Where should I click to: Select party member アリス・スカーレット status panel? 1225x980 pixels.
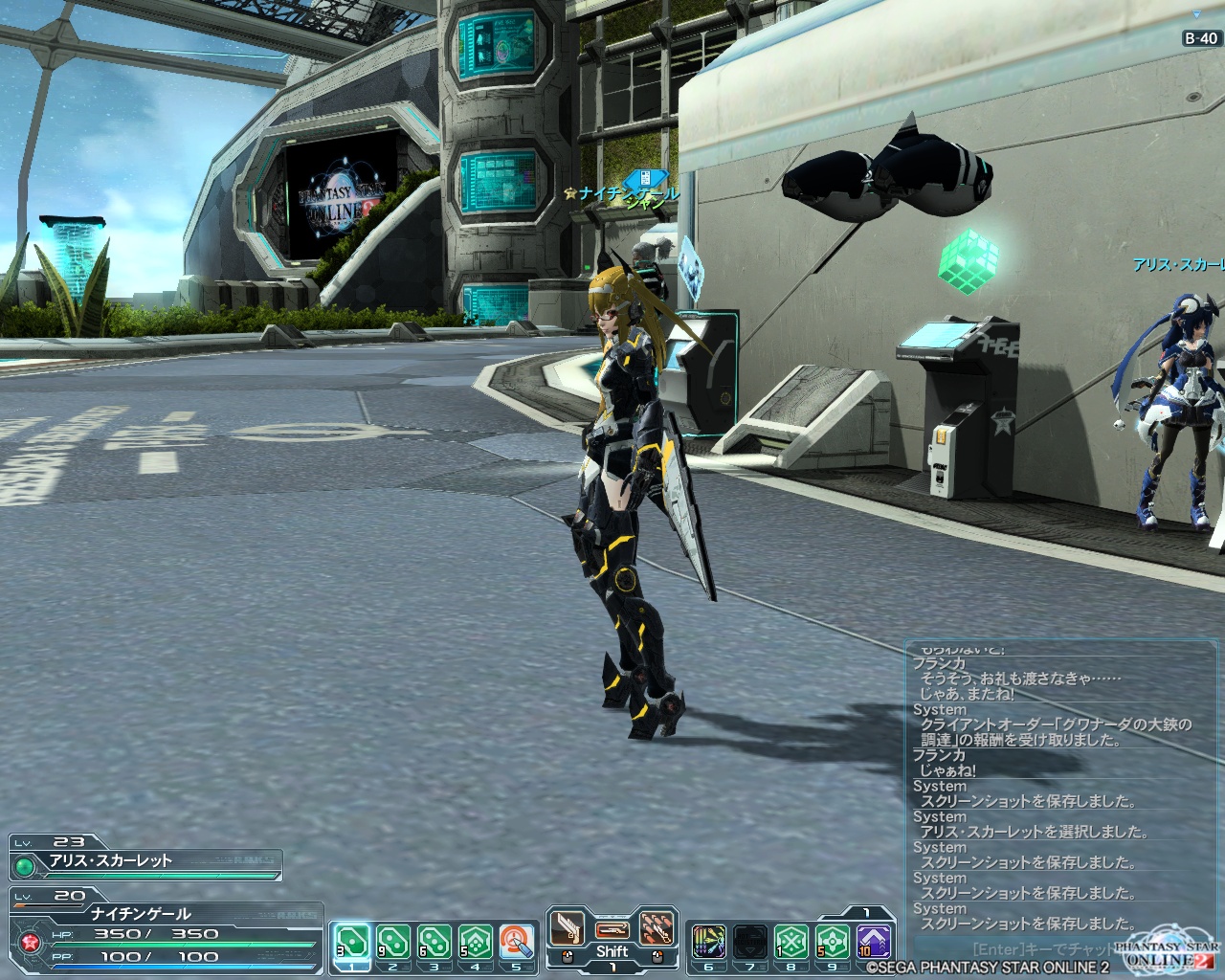coord(145,860)
